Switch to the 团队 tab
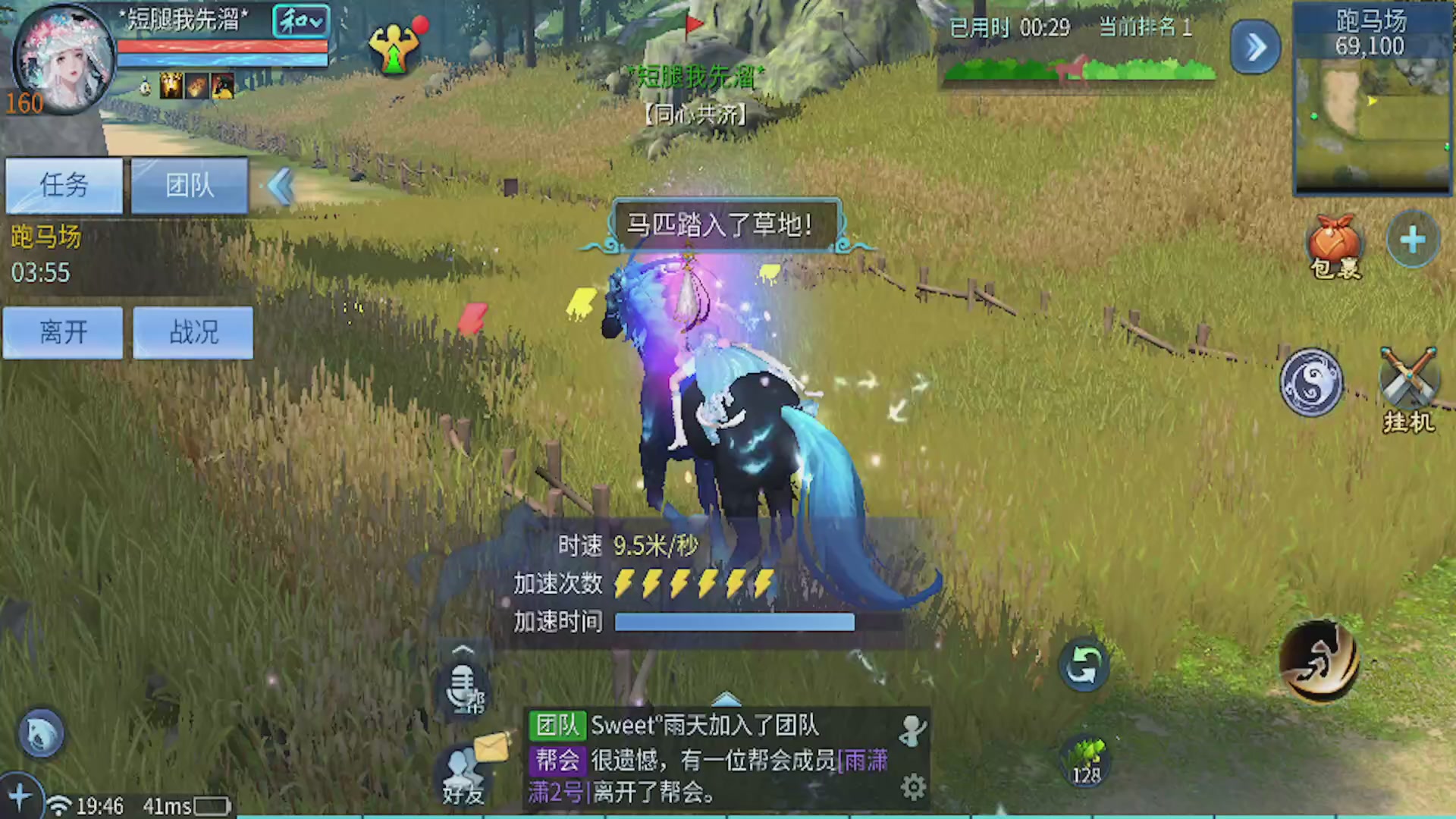This screenshot has height=819, width=1456. point(188,186)
